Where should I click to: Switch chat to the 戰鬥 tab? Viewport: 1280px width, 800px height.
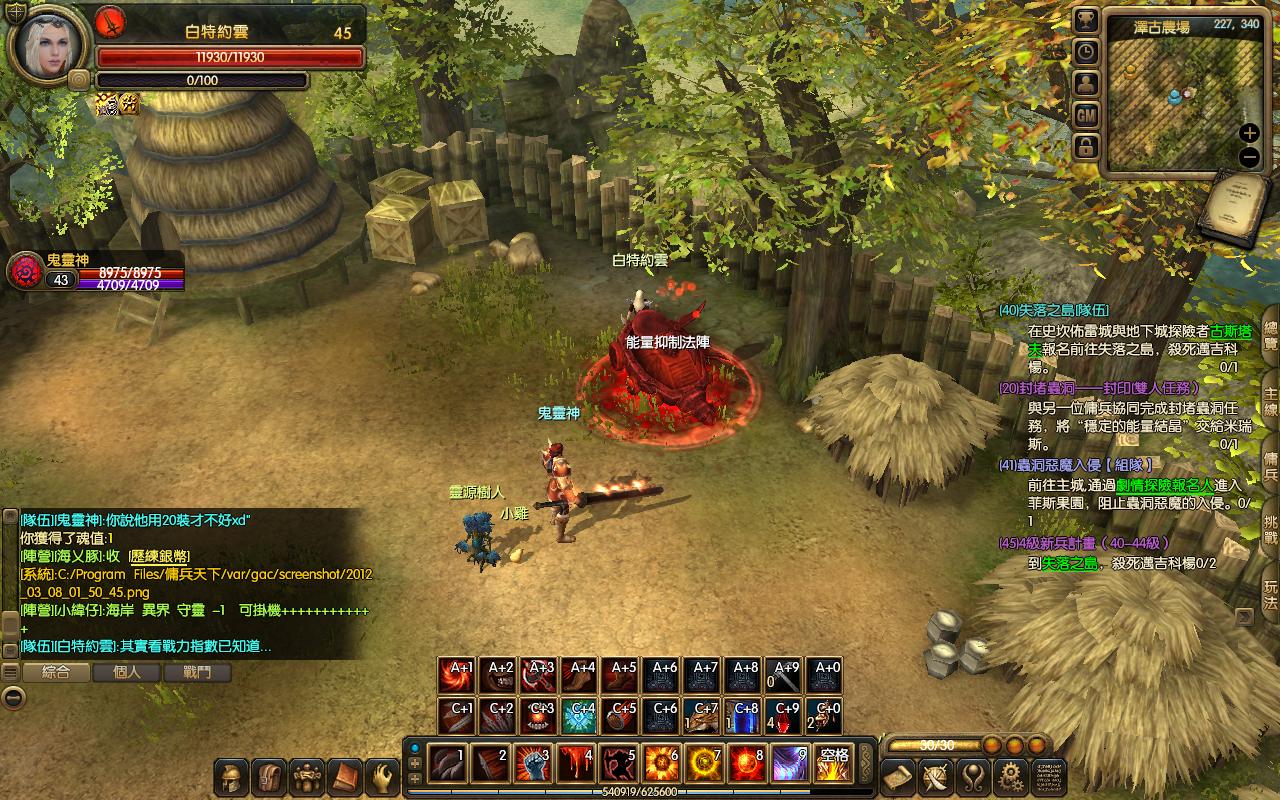coord(197,672)
